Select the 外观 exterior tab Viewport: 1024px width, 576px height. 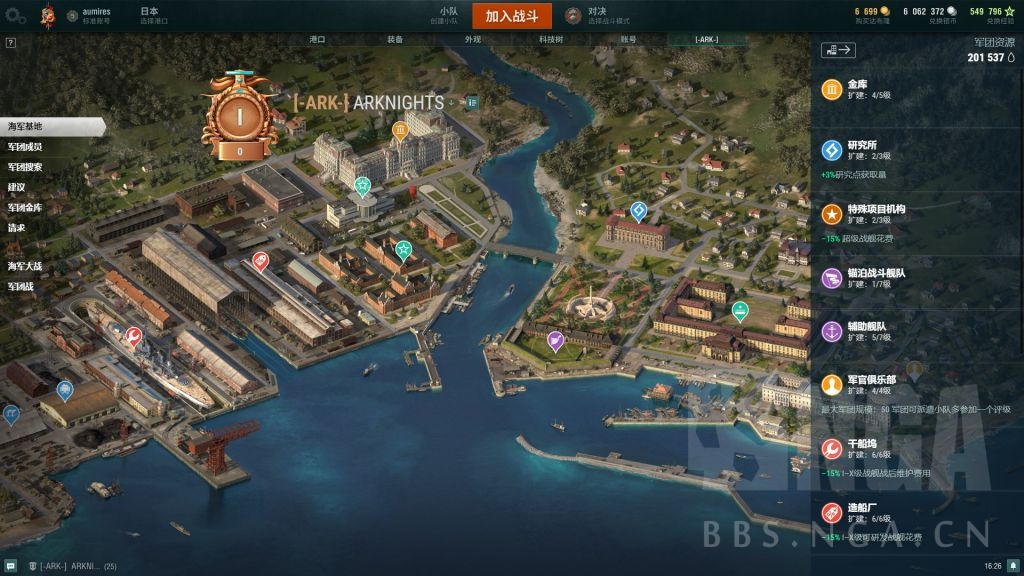coord(473,39)
